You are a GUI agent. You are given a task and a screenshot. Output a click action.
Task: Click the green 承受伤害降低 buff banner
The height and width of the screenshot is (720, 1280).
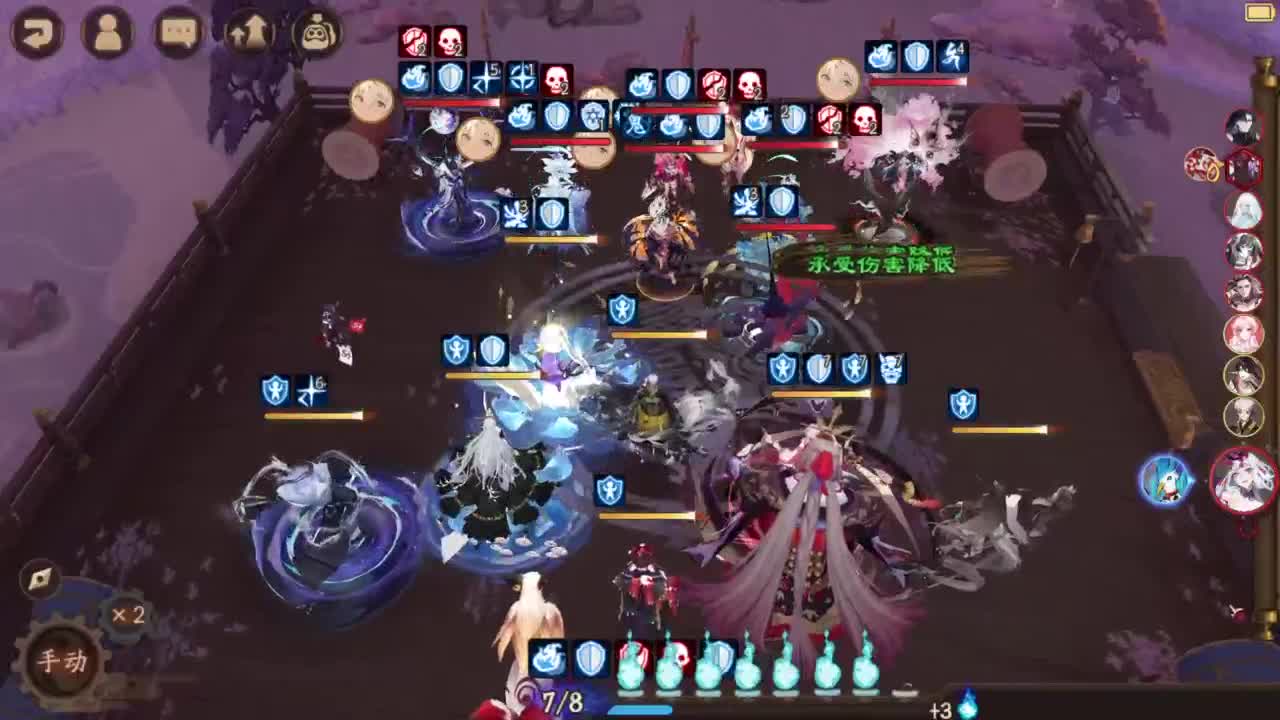[x=882, y=264]
